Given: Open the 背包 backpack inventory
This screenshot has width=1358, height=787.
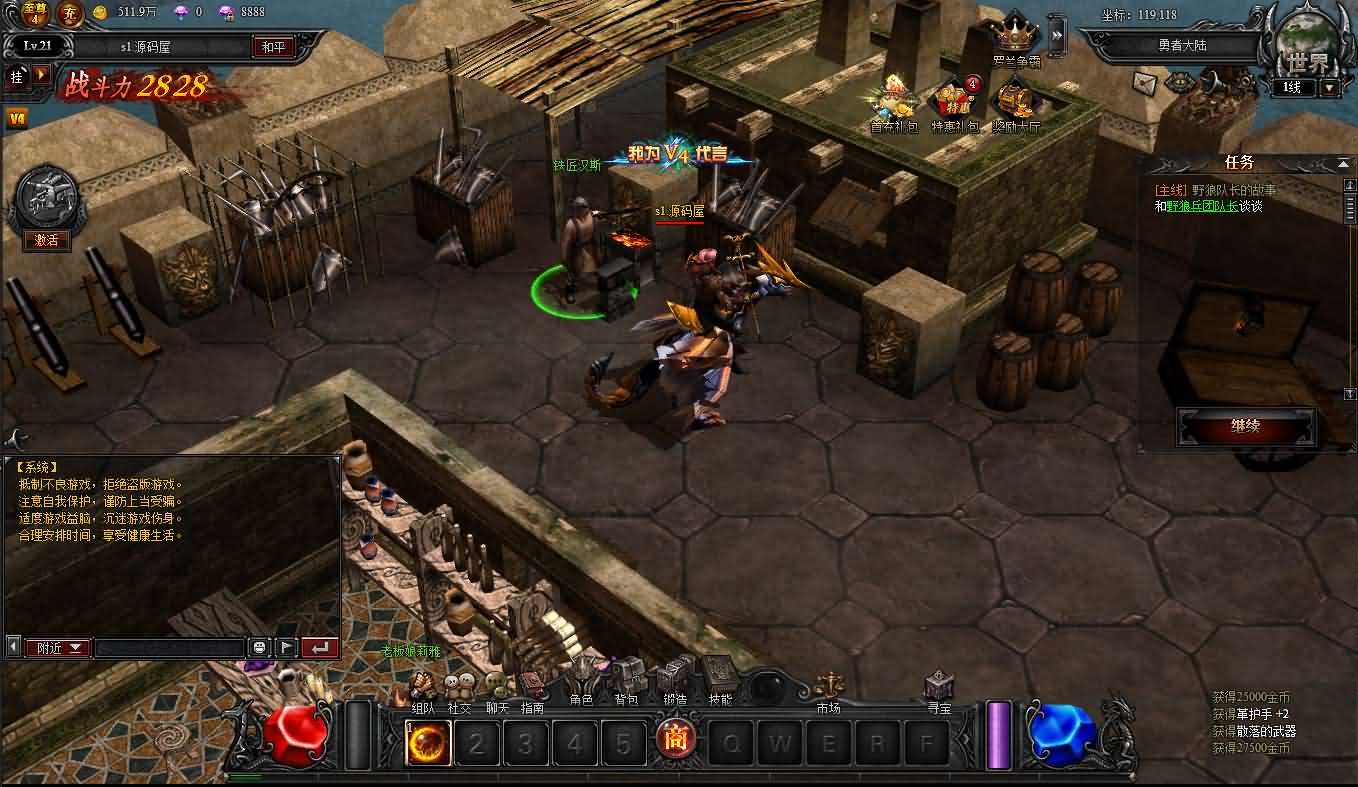Looking at the screenshot, I should (627, 680).
